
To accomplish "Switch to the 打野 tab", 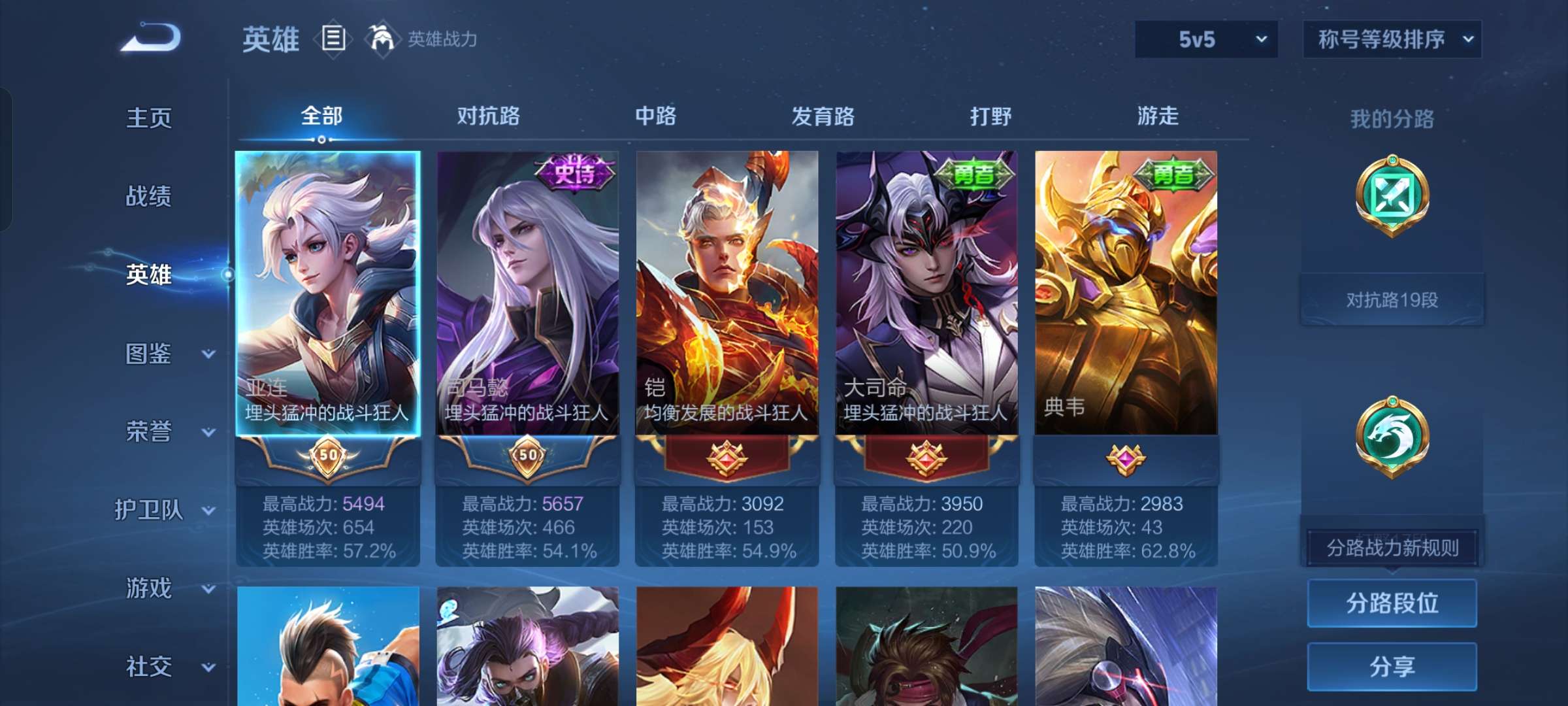I will [x=991, y=116].
